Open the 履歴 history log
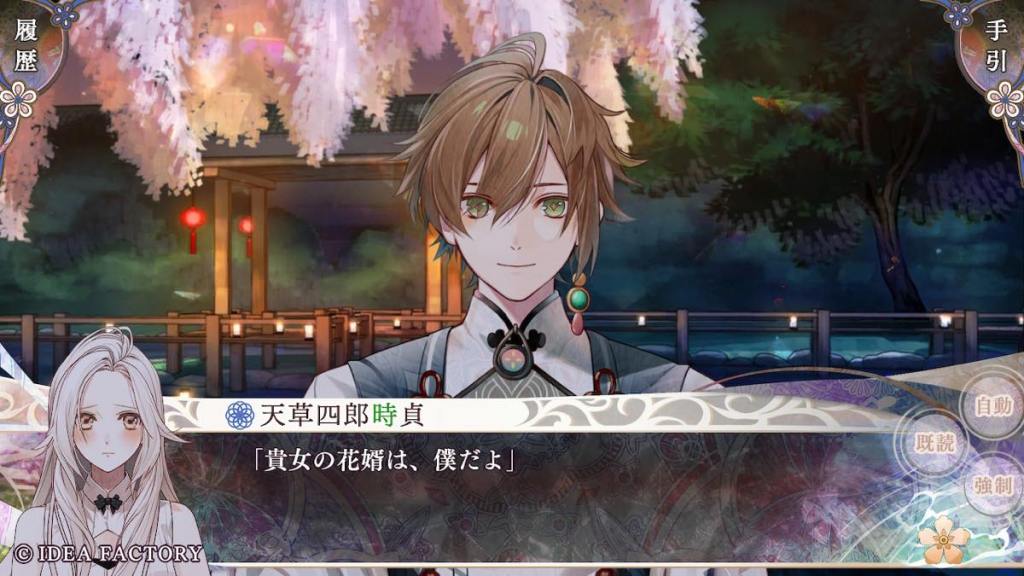Screen dimensions: 1024x576 [26, 50]
